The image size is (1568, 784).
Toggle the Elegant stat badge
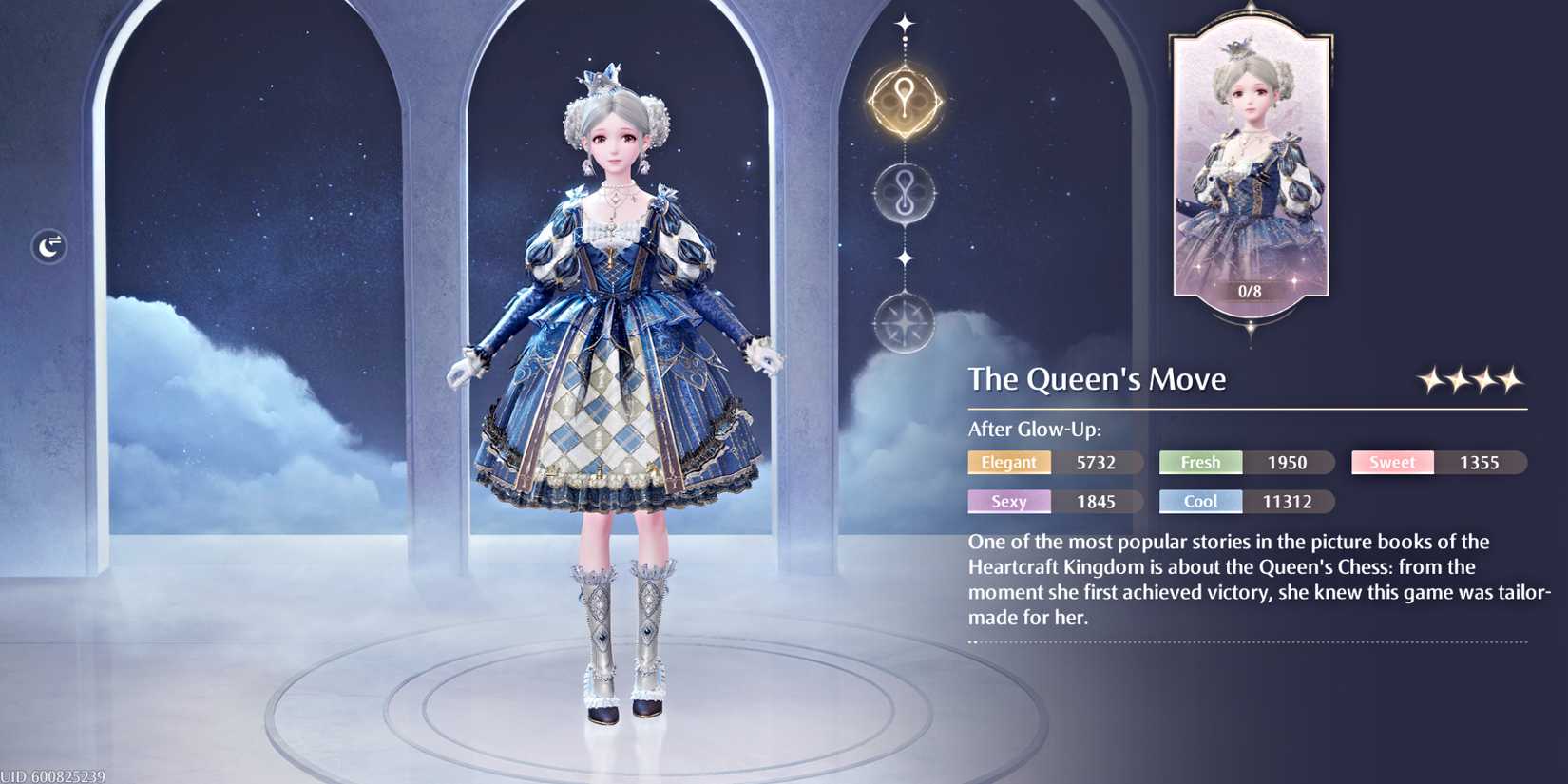point(1009,463)
